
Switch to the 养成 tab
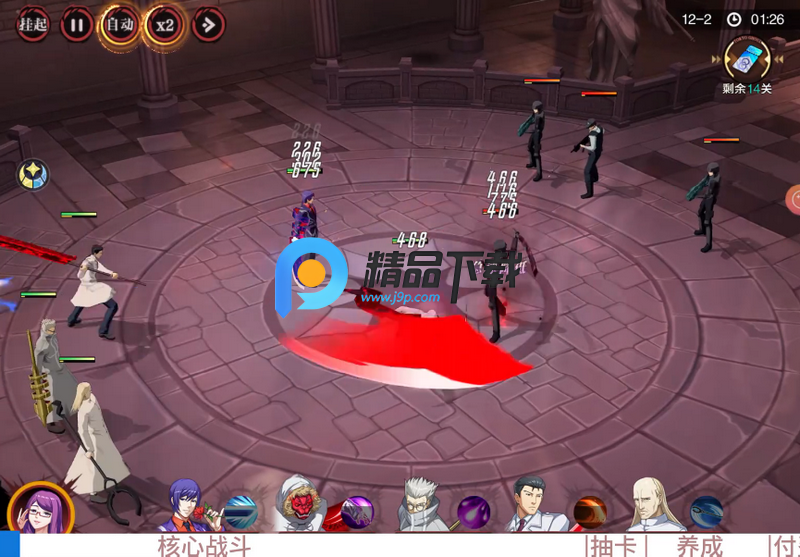(699, 546)
